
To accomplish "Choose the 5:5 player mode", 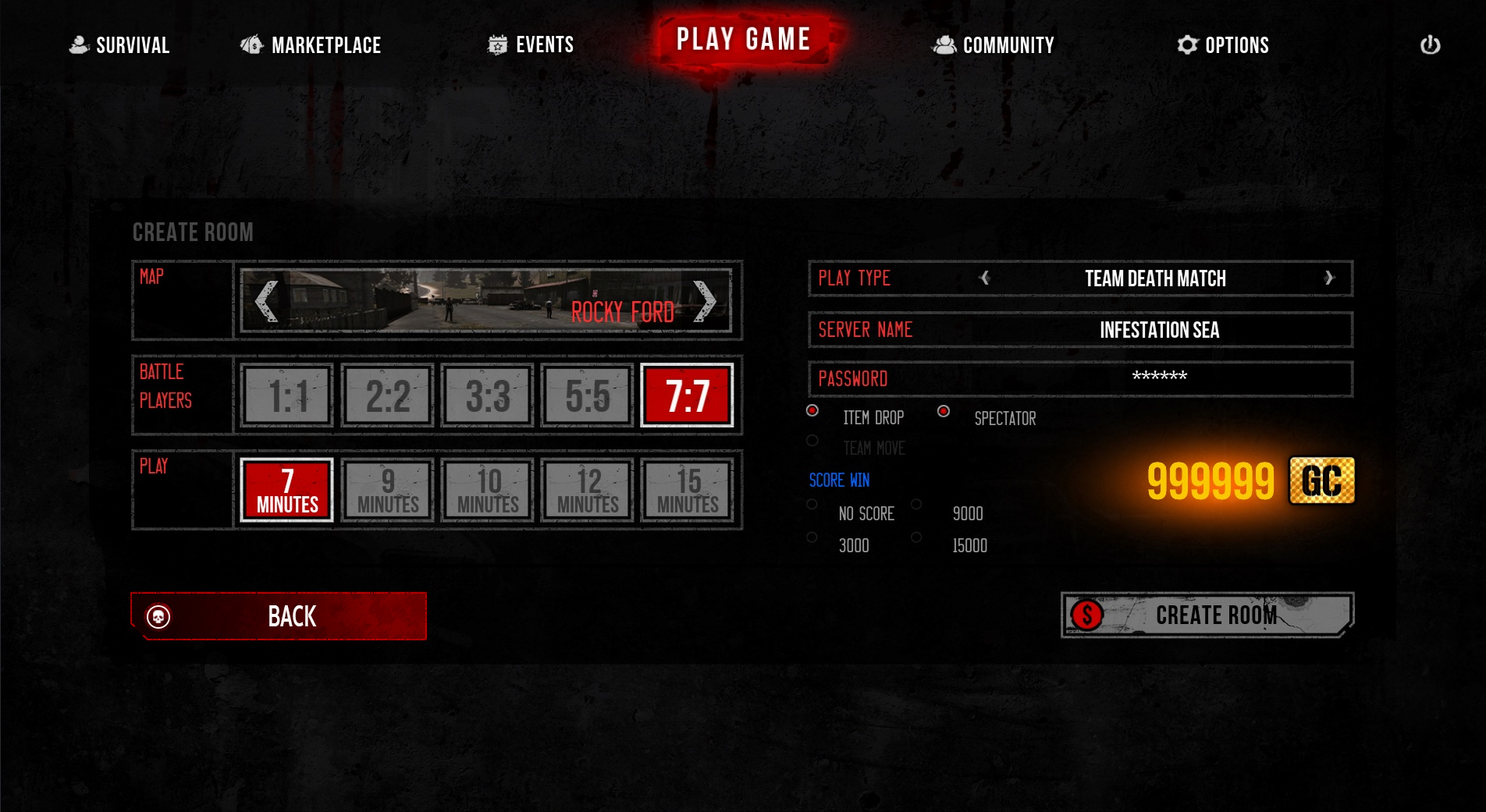I will [x=588, y=395].
